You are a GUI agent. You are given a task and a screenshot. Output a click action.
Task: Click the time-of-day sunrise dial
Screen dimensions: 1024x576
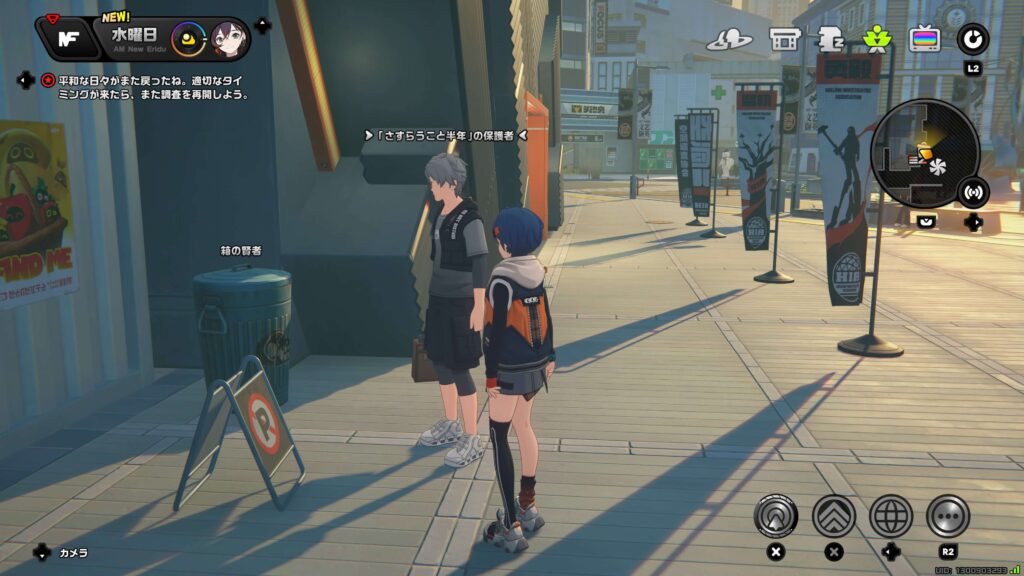click(187, 40)
